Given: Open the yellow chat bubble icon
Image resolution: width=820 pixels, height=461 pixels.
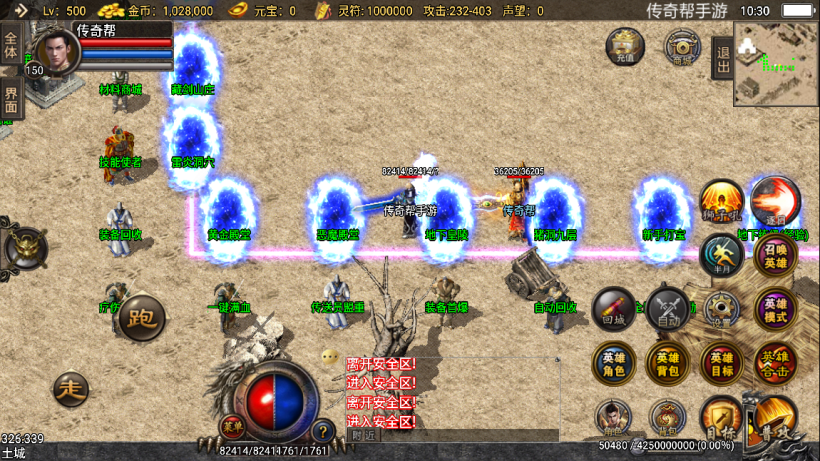Looking at the screenshot, I should click(x=330, y=357).
